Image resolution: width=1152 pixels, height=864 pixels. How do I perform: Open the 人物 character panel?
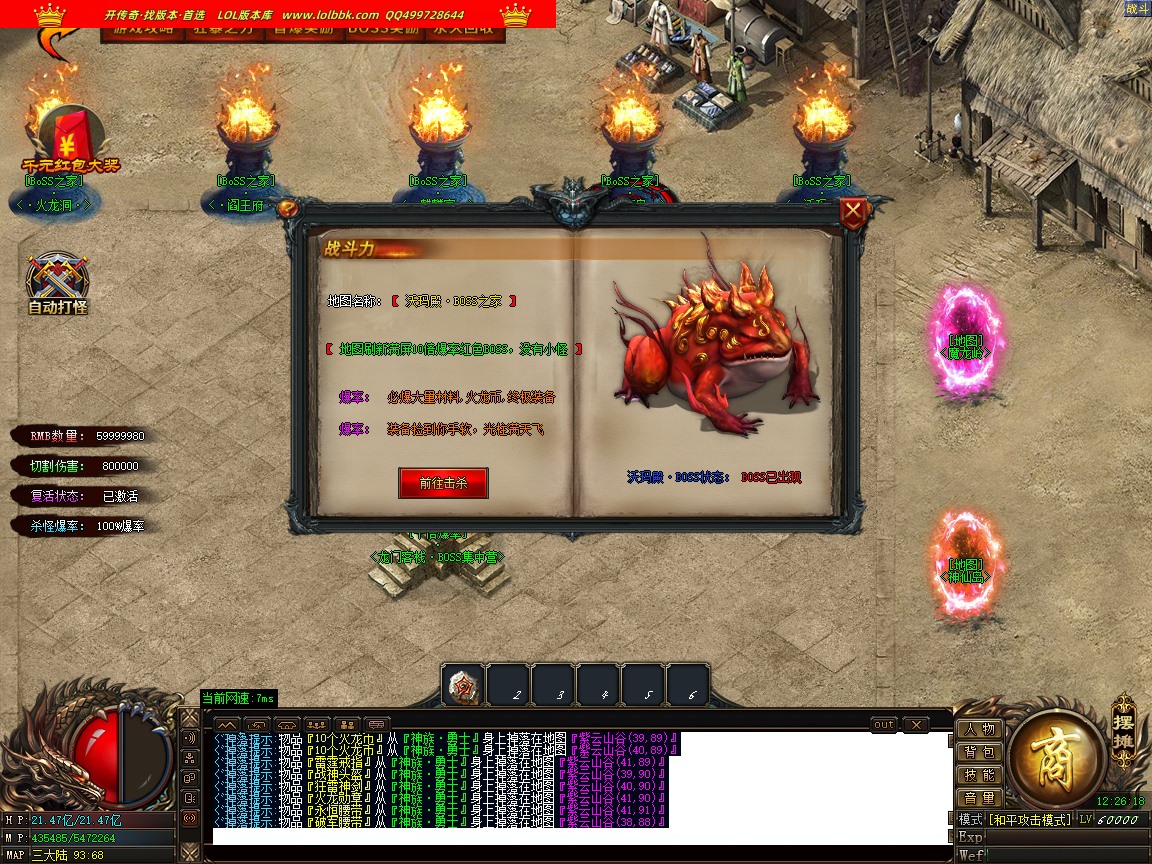point(979,729)
